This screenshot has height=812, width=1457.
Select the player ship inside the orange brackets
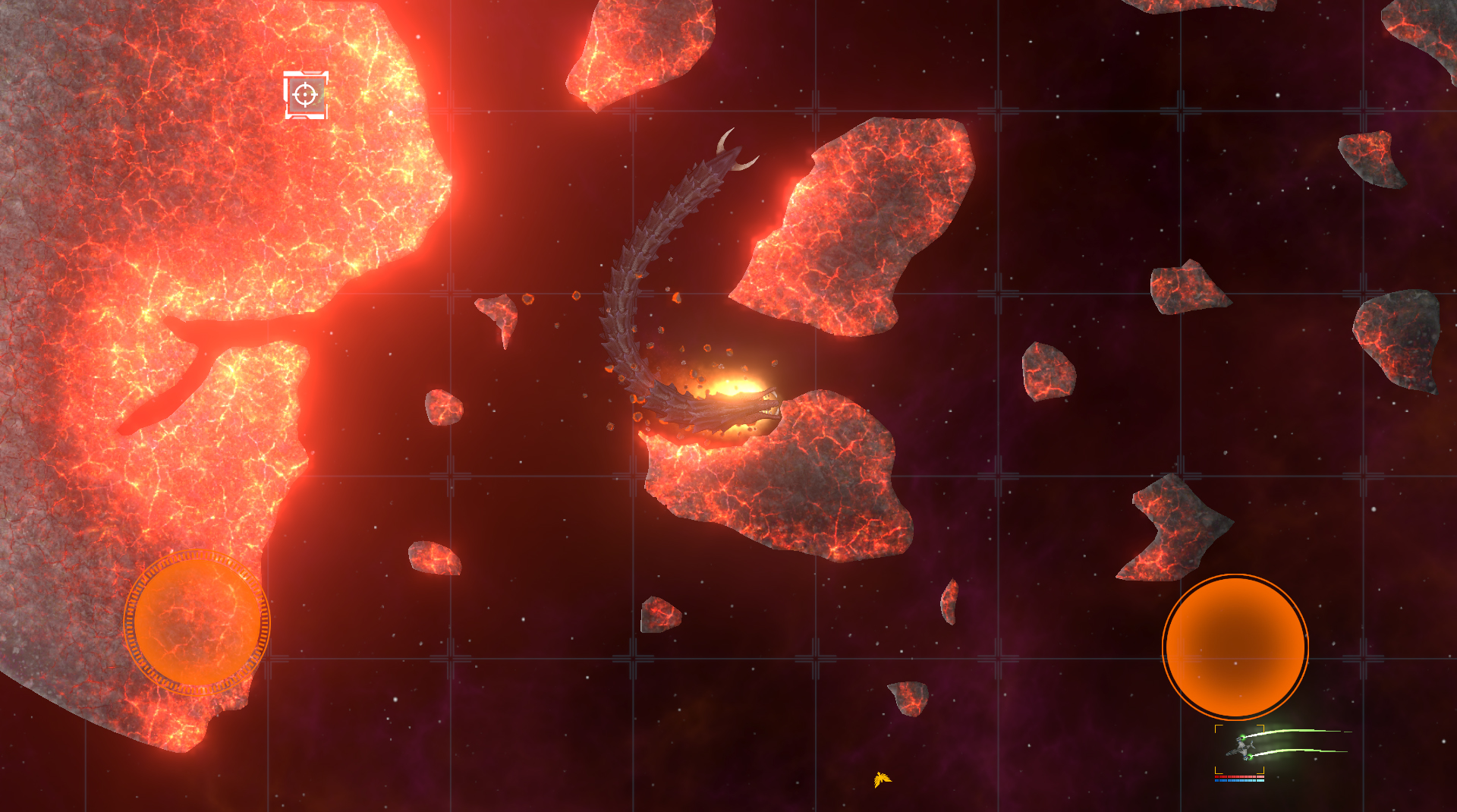tap(1241, 747)
